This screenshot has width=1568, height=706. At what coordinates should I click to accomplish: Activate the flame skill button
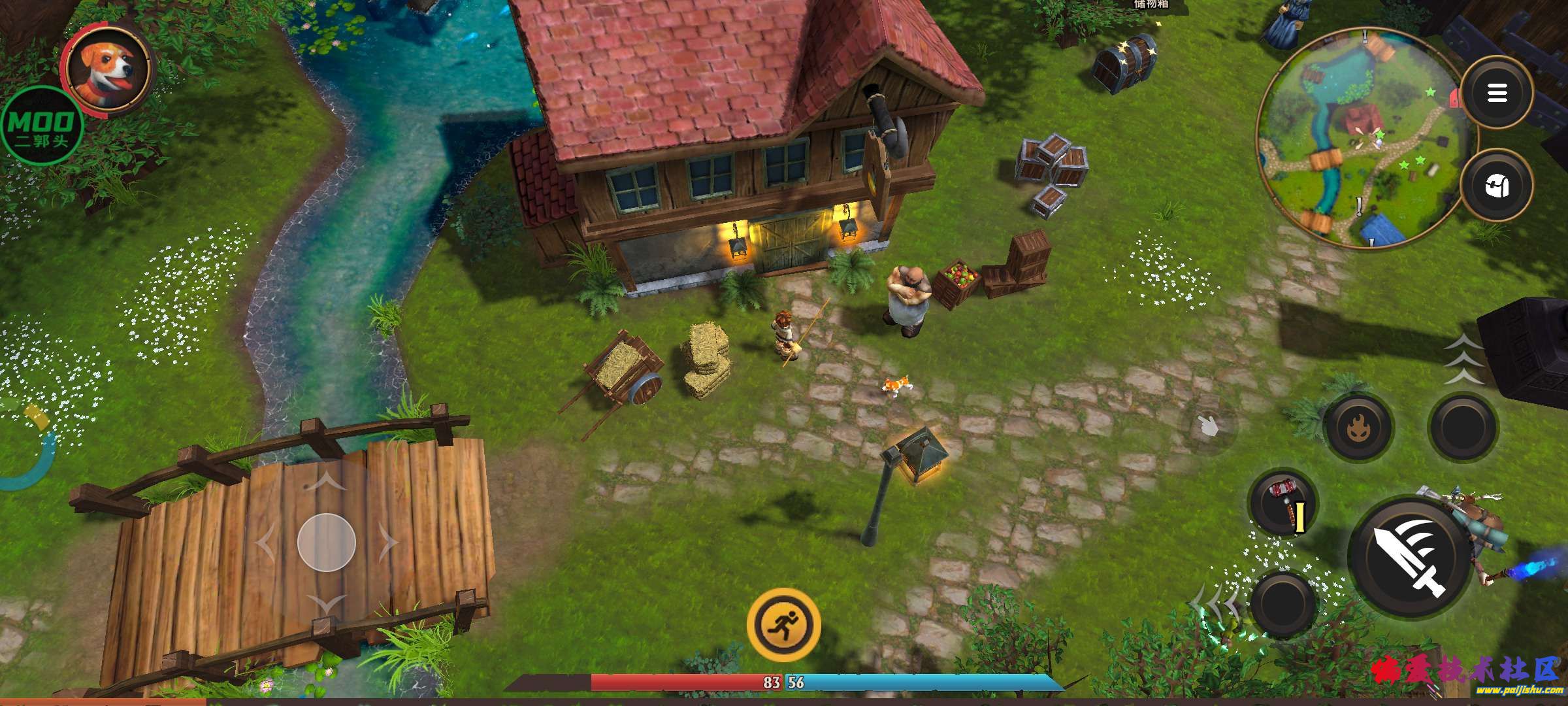[1358, 428]
